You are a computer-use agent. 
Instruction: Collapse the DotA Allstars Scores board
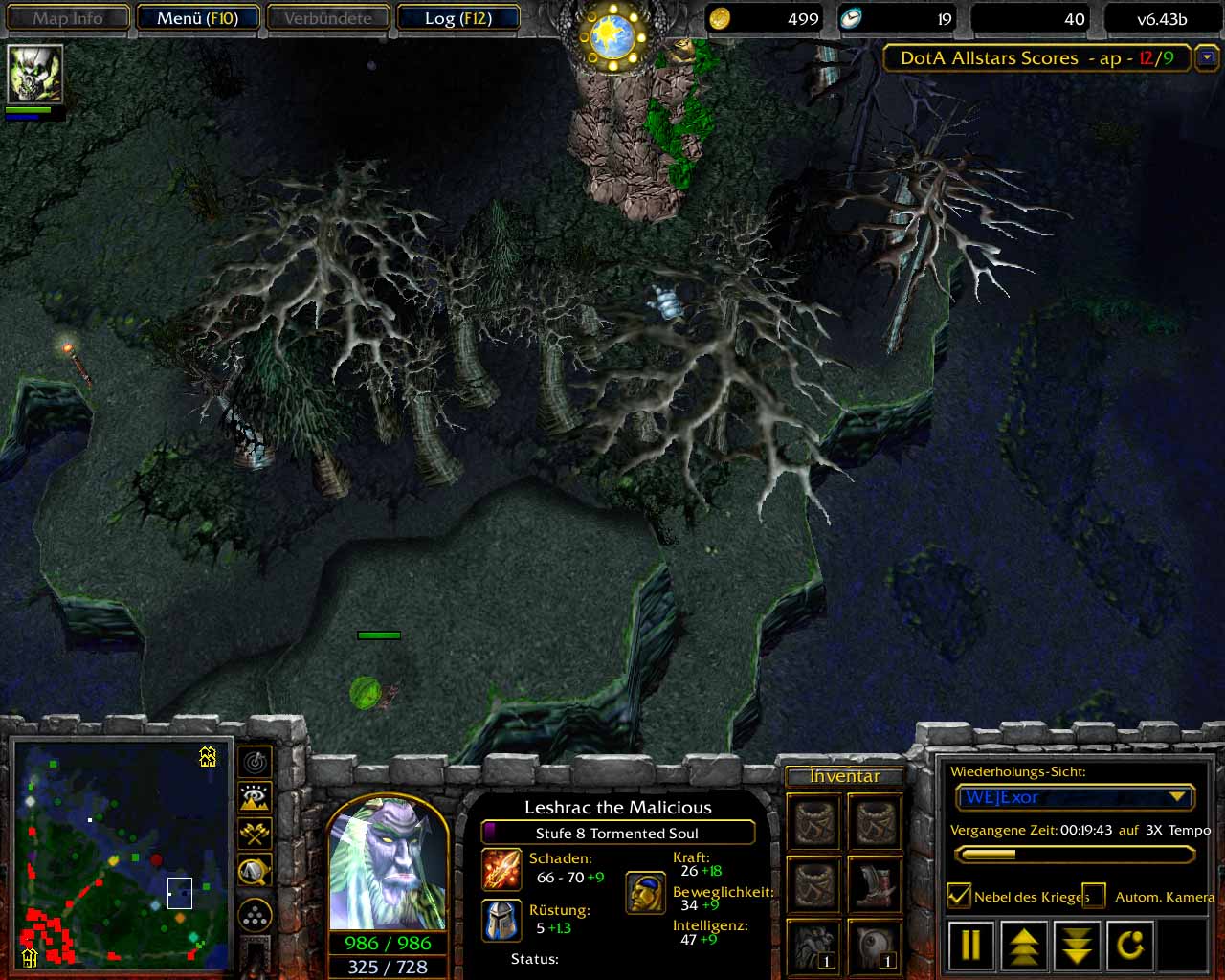tap(1207, 58)
